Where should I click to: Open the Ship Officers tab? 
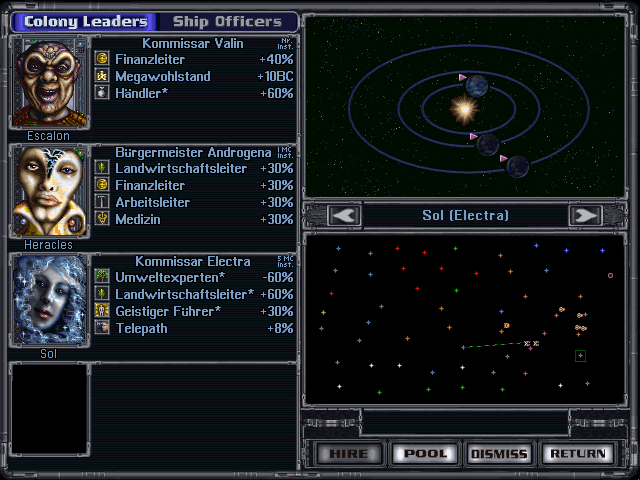pos(227,21)
